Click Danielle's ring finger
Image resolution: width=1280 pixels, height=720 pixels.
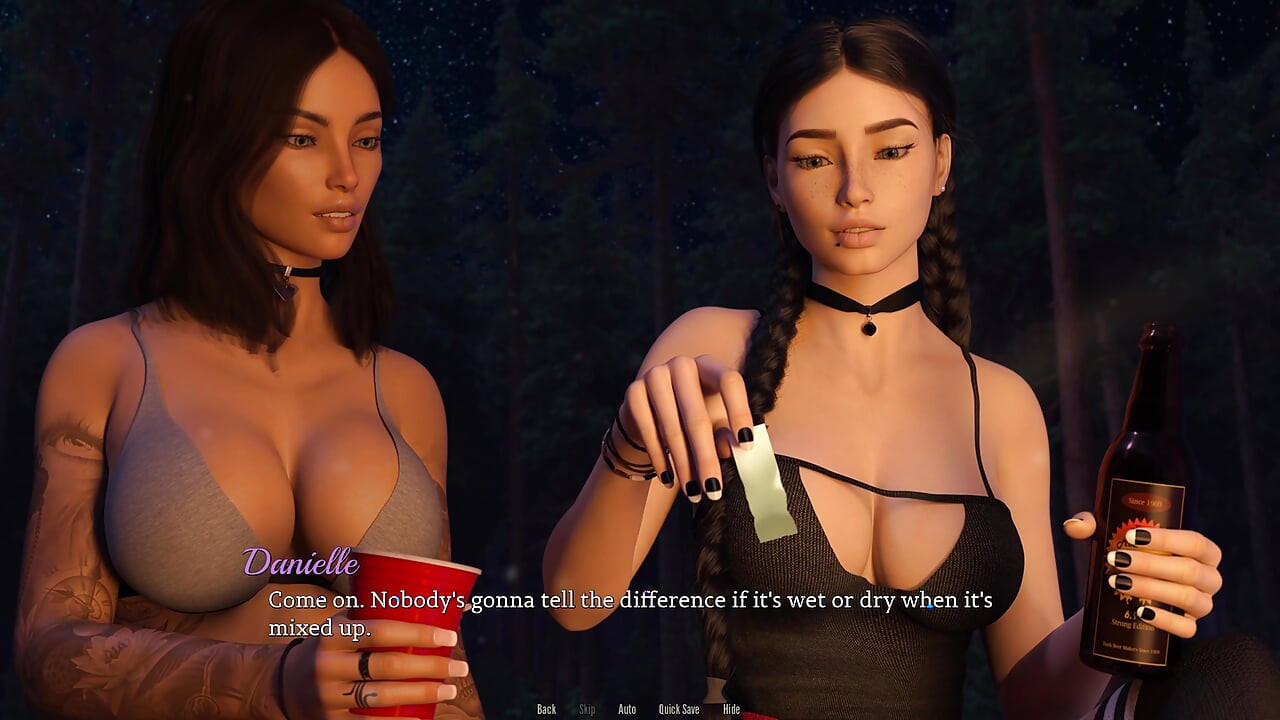365,663
